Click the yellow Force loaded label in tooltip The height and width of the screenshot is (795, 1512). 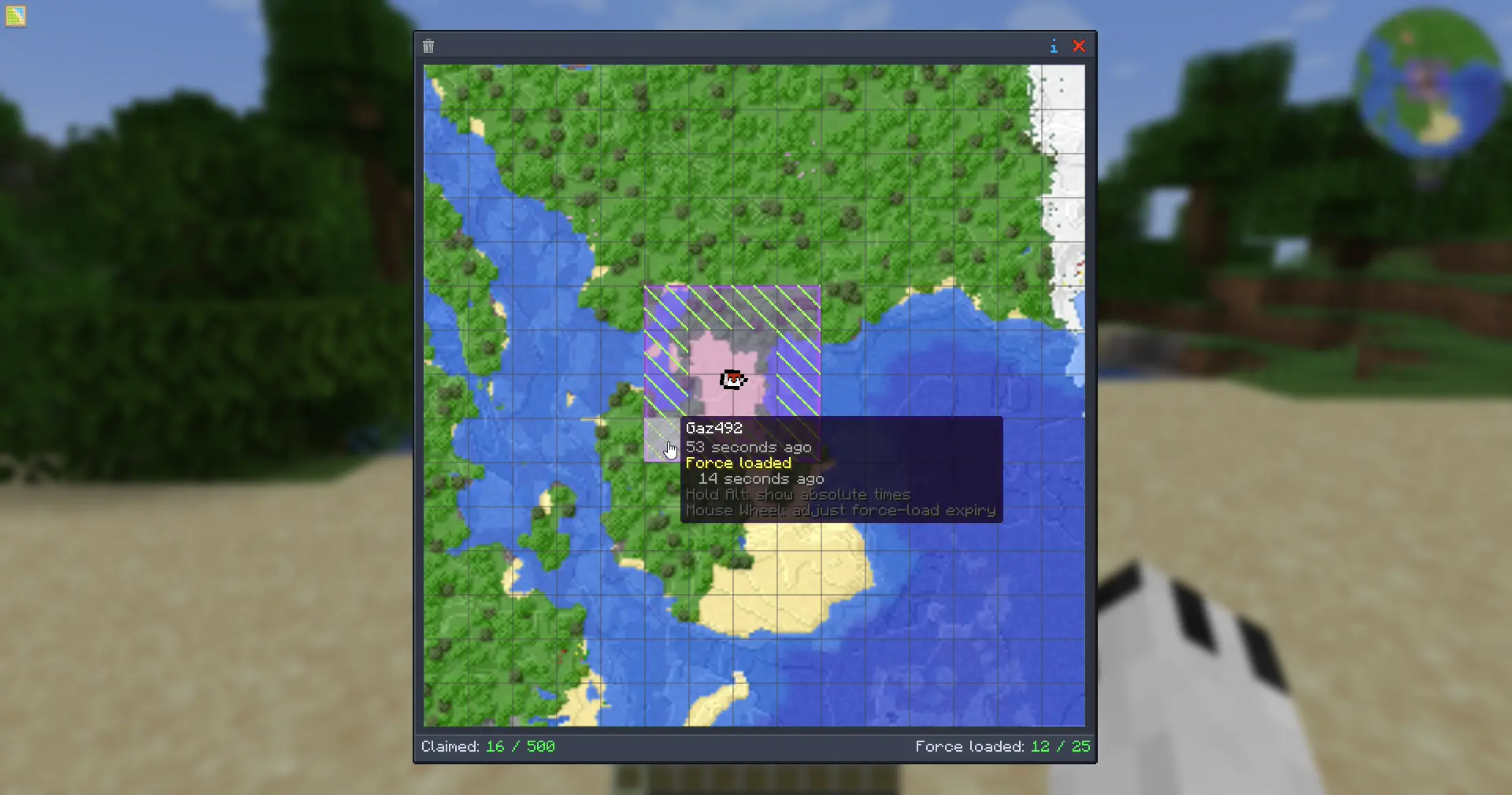click(x=739, y=463)
